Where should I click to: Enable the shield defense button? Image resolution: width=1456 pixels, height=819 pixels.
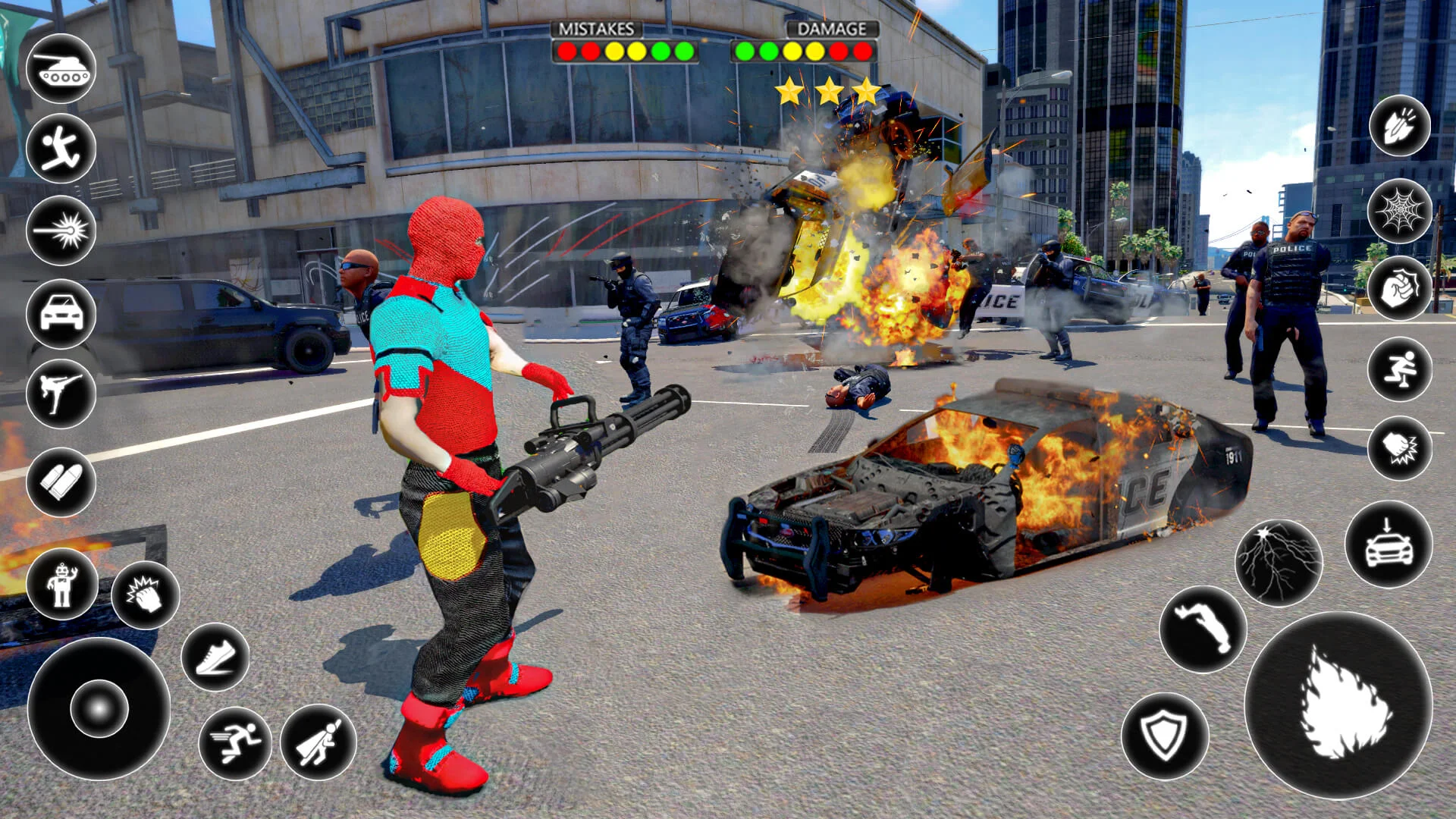(1165, 736)
